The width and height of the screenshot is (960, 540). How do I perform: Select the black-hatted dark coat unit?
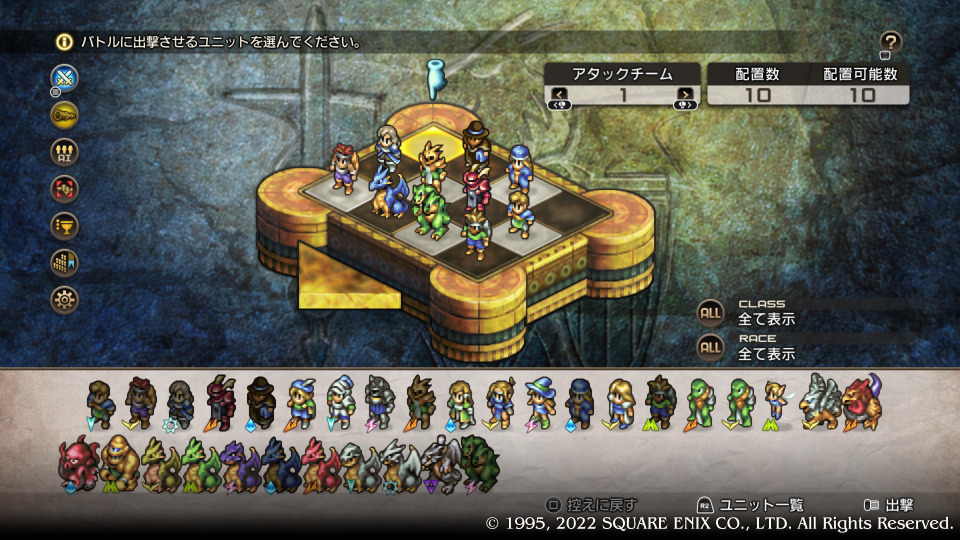click(261, 401)
